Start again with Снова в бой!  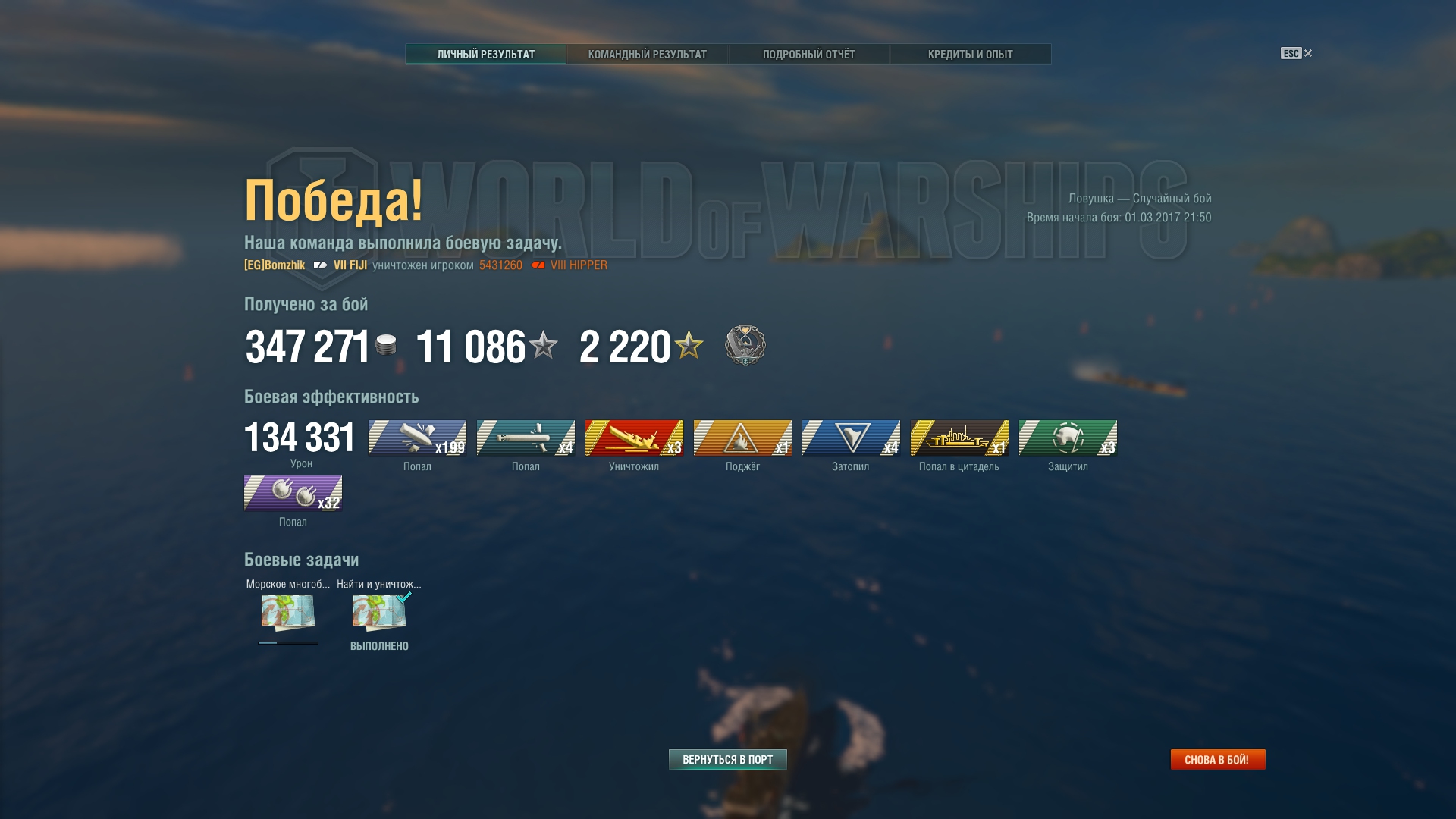coord(1217,759)
